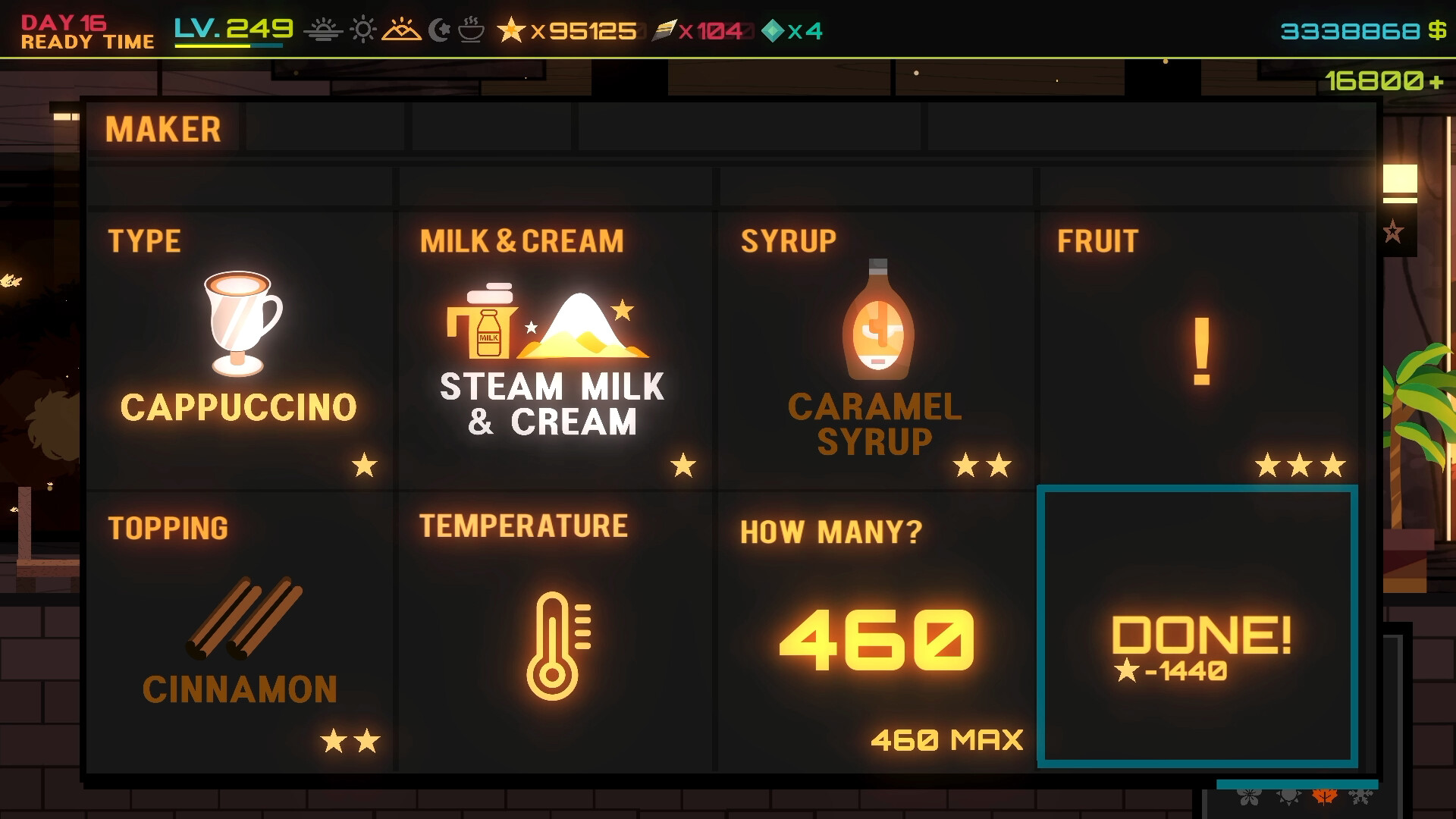1456x819 pixels.
Task: Select the blank tab beside MAKER
Action: tap(326, 128)
